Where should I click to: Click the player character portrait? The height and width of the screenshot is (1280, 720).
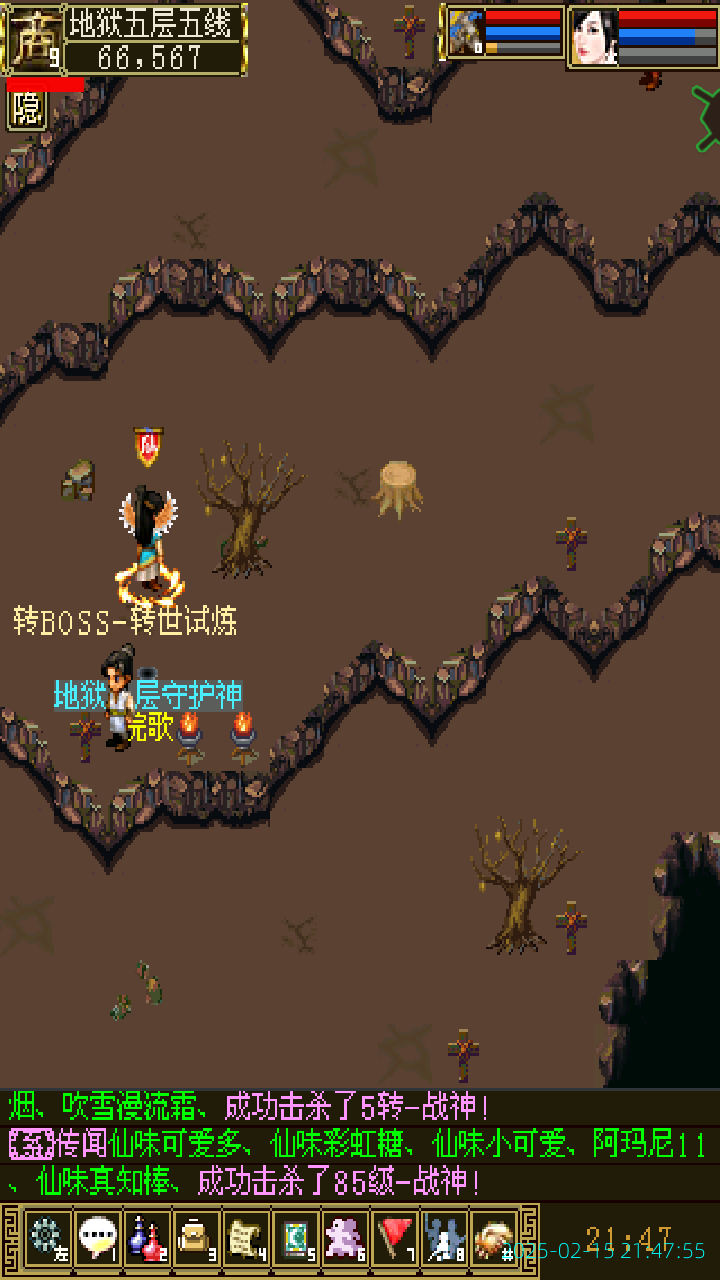[594, 37]
